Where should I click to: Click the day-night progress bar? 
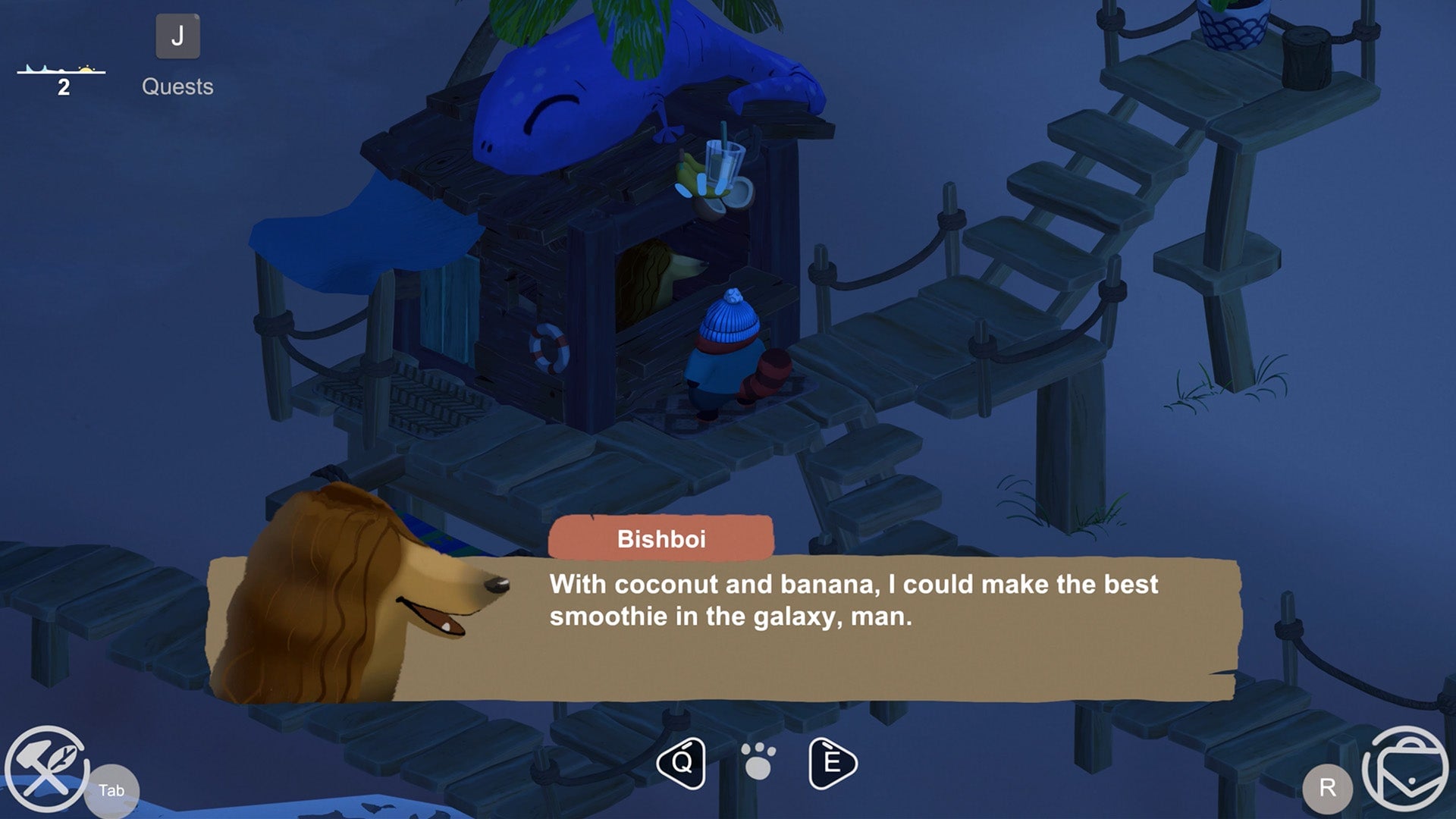pyautogui.click(x=61, y=72)
